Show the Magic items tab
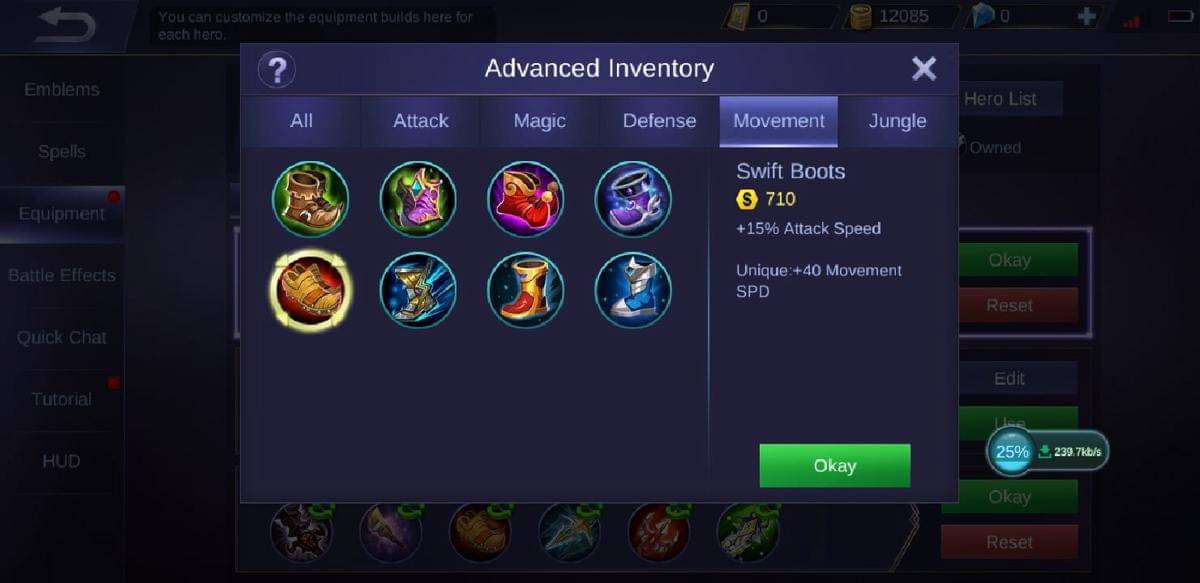Viewport: 1200px width, 583px height. pyautogui.click(x=539, y=121)
